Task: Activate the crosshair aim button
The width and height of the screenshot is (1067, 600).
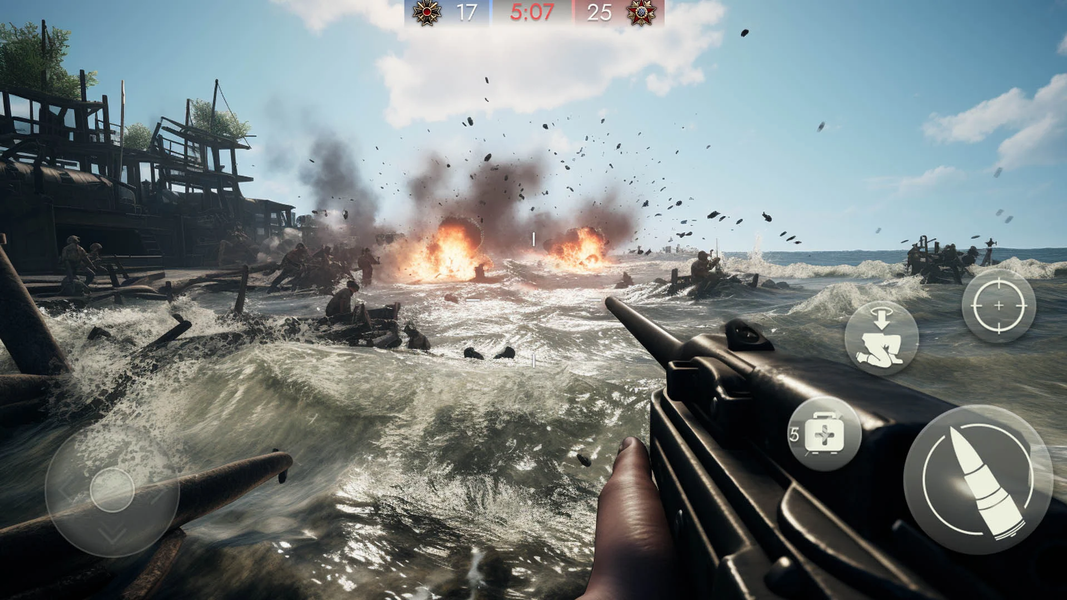Action: (x=998, y=305)
